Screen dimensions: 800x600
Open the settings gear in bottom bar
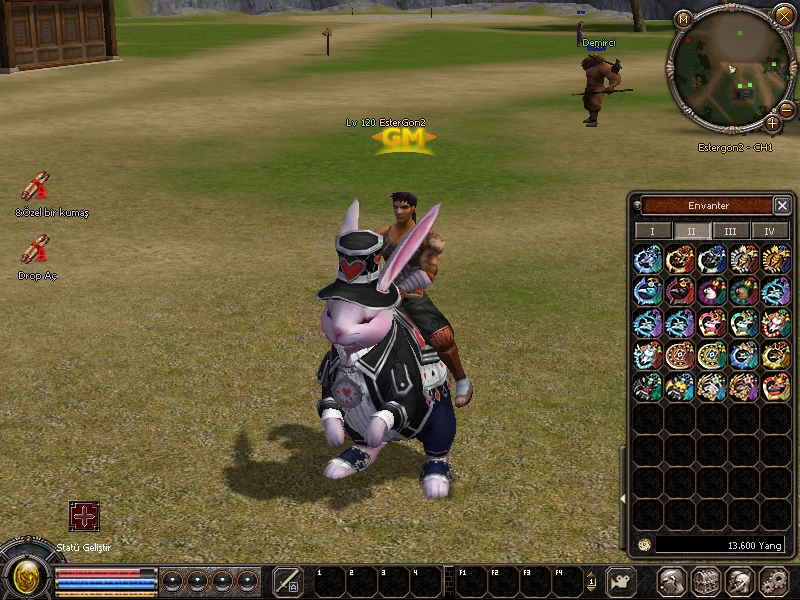point(774,581)
